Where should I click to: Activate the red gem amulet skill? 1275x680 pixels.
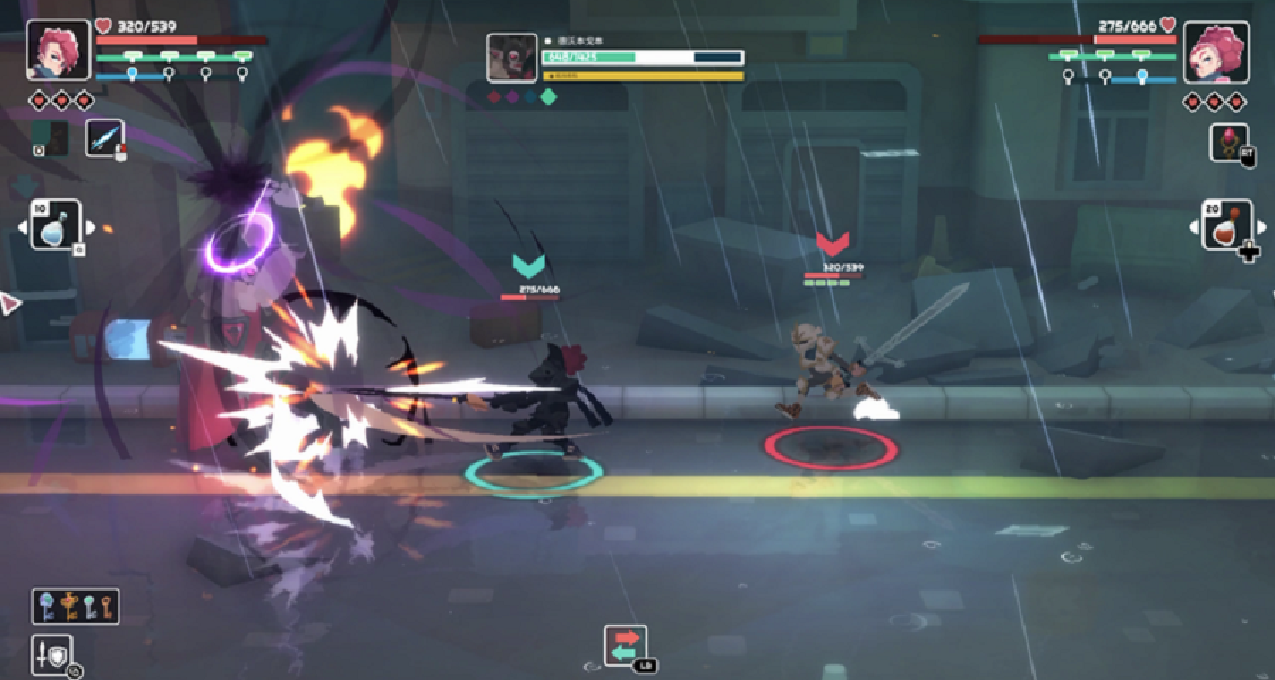pyautogui.click(x=1227, y=142)
